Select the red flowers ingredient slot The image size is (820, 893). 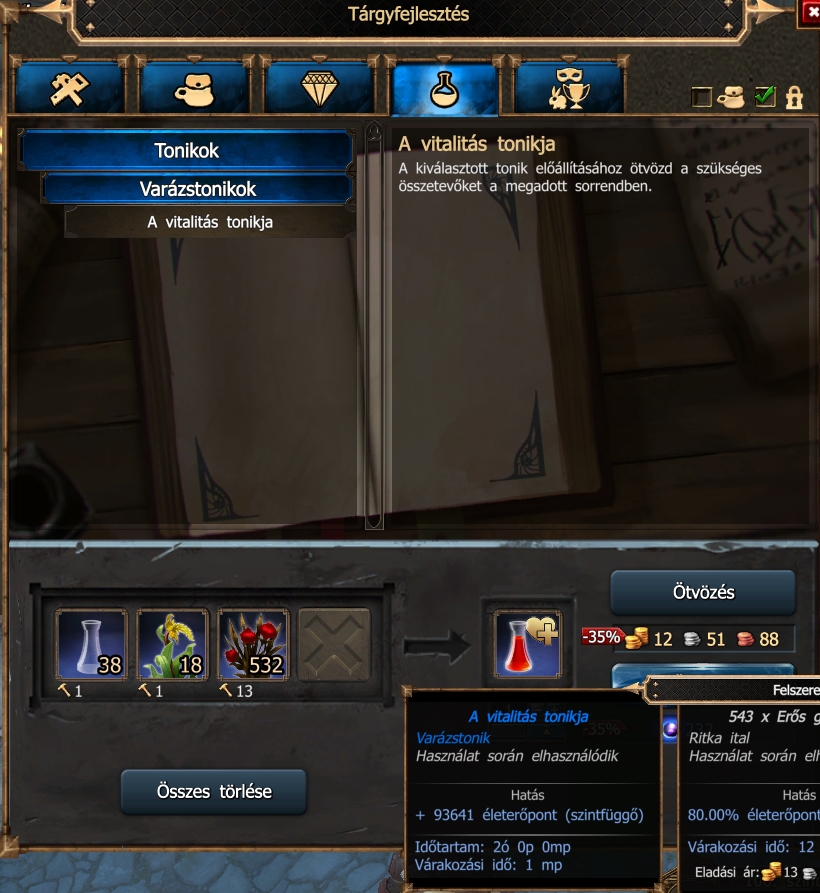click(253, 645)
